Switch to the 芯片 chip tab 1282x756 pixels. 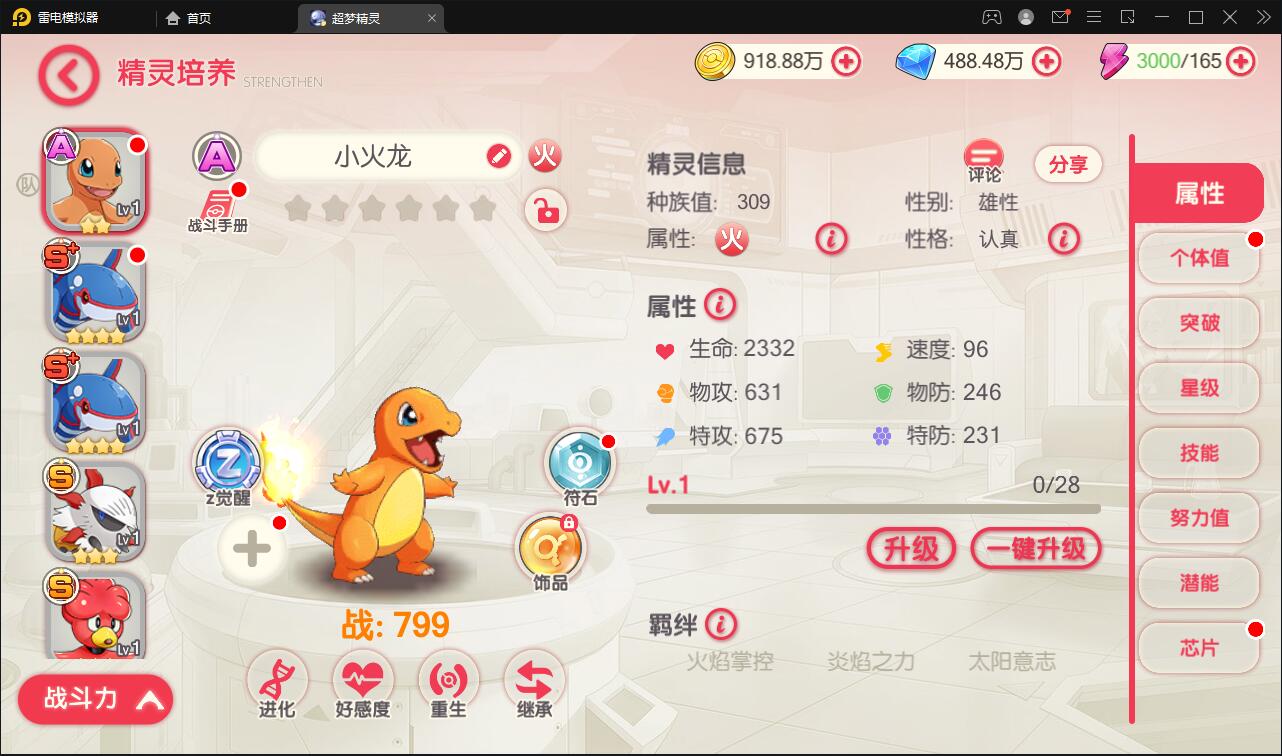1198,647
